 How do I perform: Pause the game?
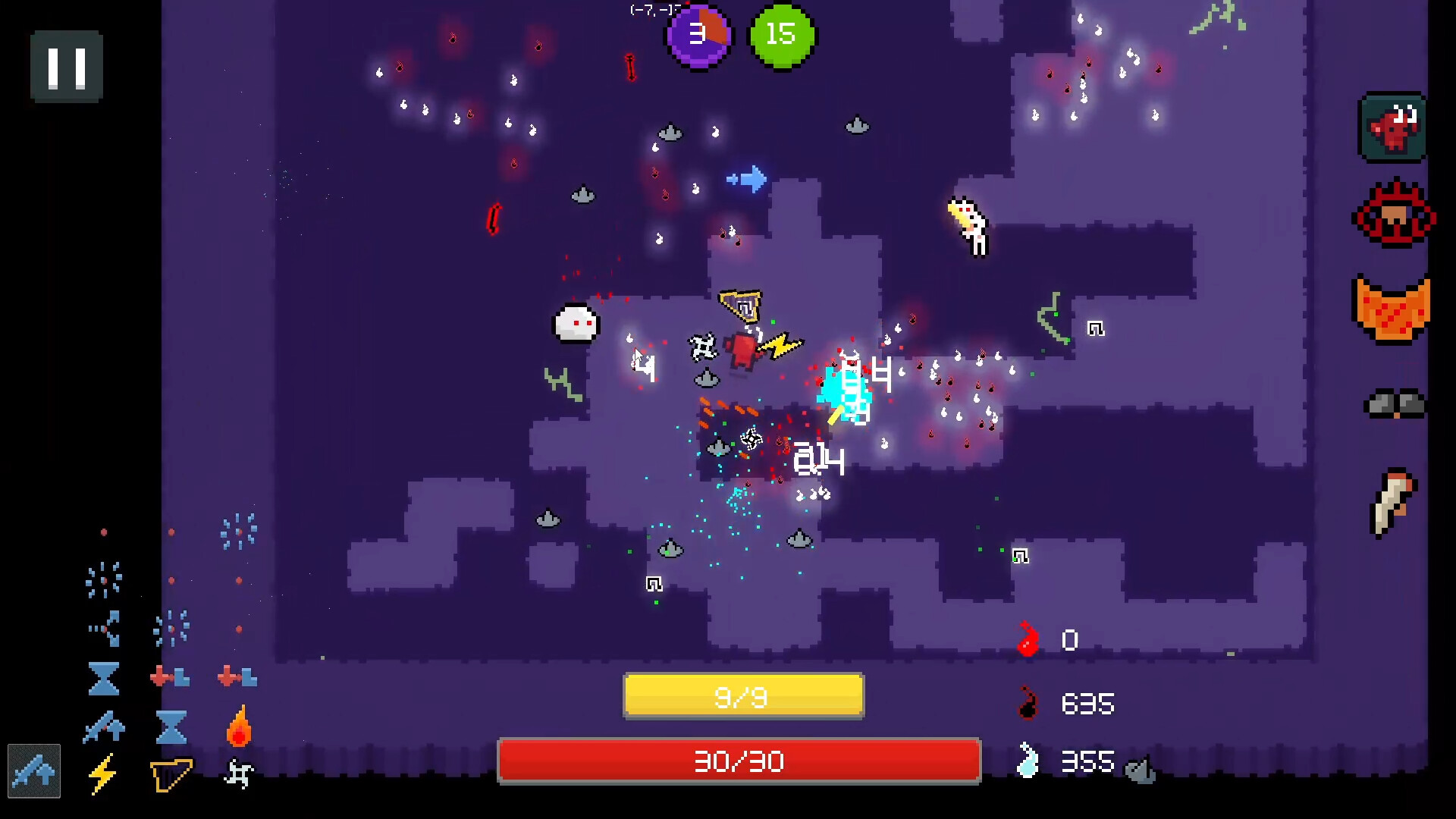[66, 66]
